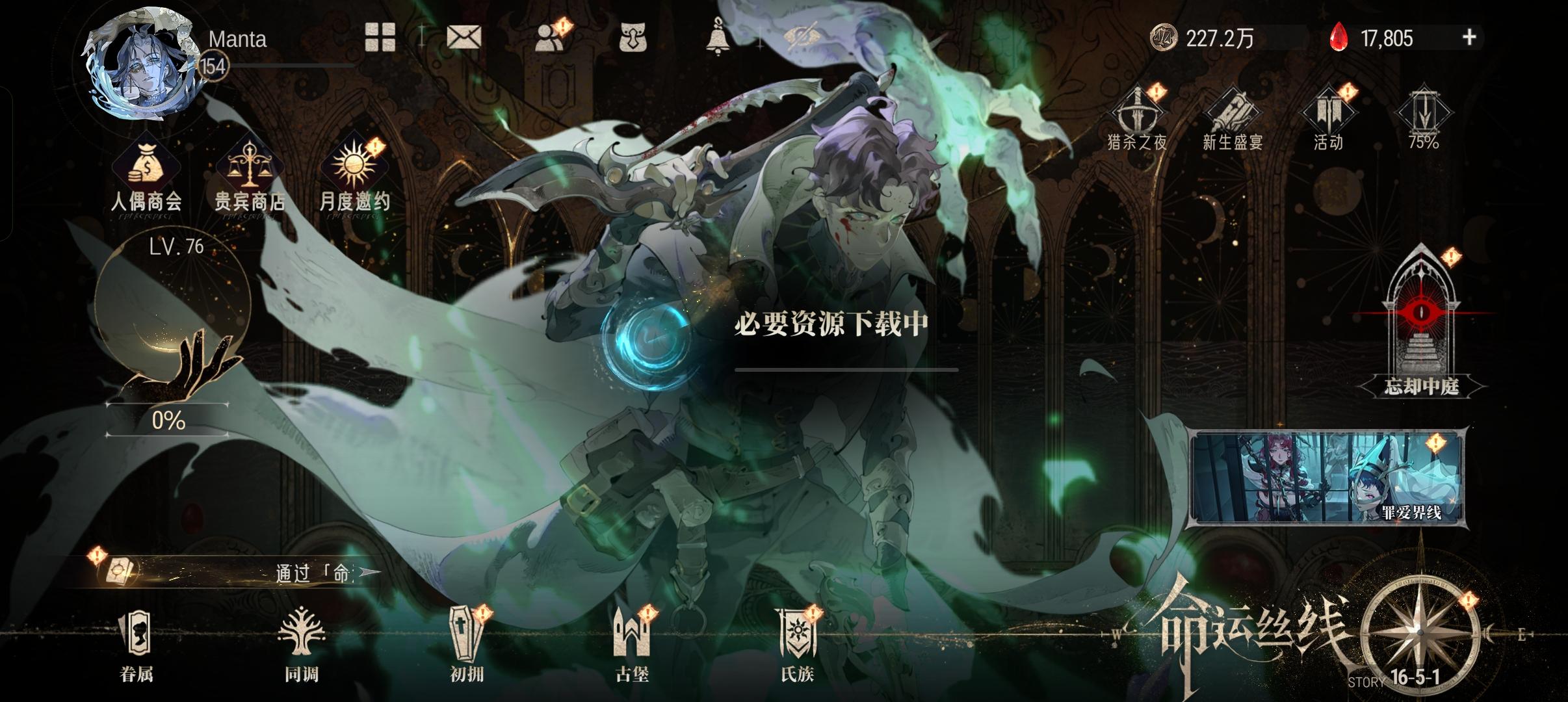Image resolution: width=1568 pixels, height=702 pixels.
Task: Open the grid main menu next to Manta
Action: 380,38
